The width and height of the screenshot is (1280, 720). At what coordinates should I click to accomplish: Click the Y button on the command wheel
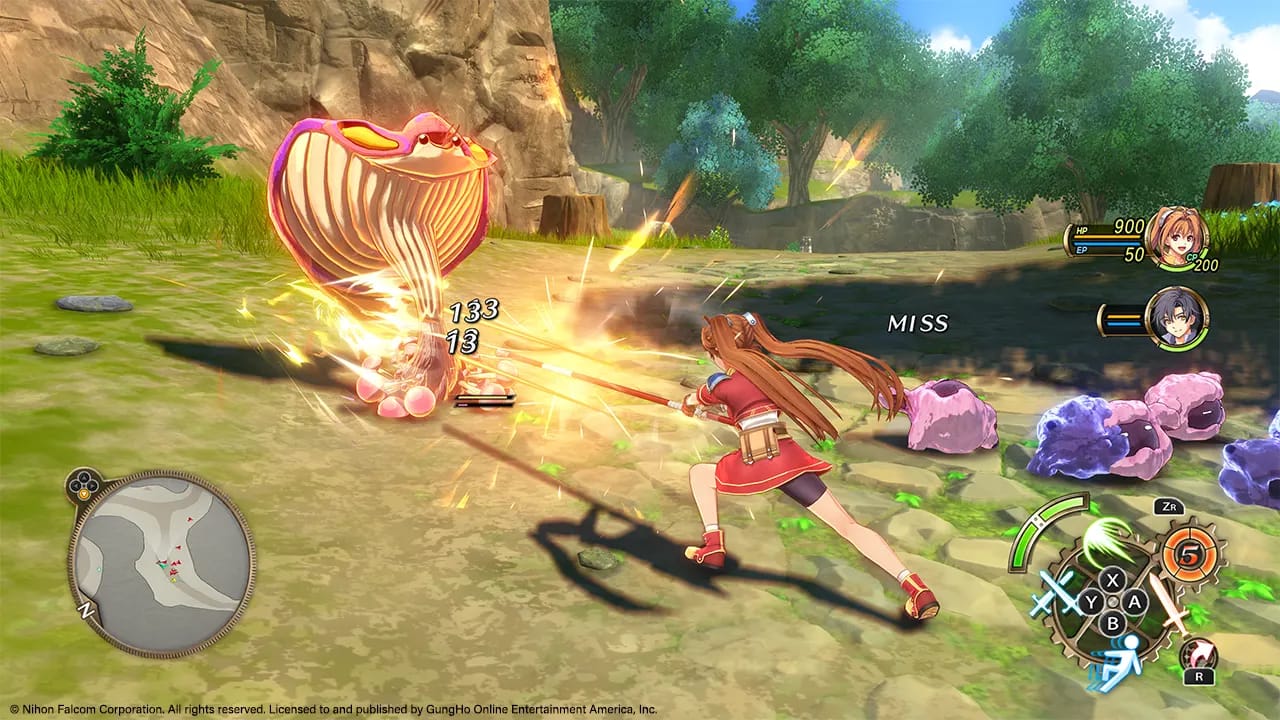pos(1090,601)
